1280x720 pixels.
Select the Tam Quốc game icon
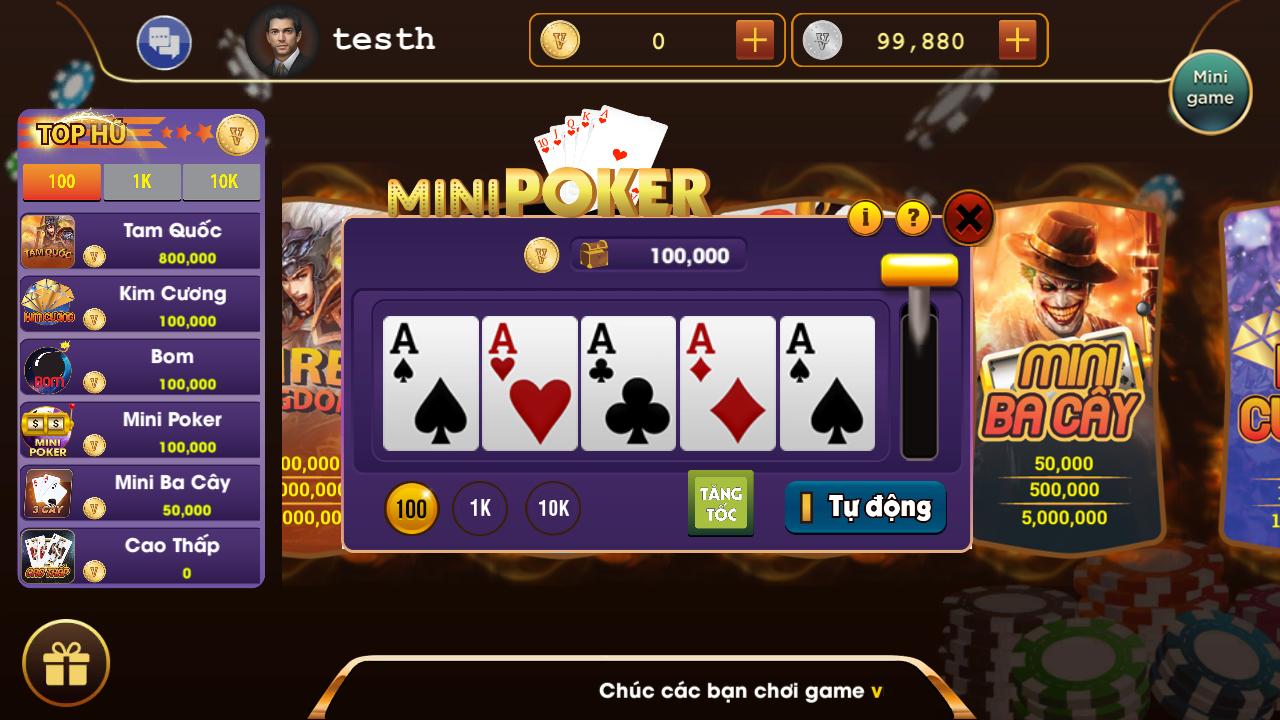click(45, 240)
